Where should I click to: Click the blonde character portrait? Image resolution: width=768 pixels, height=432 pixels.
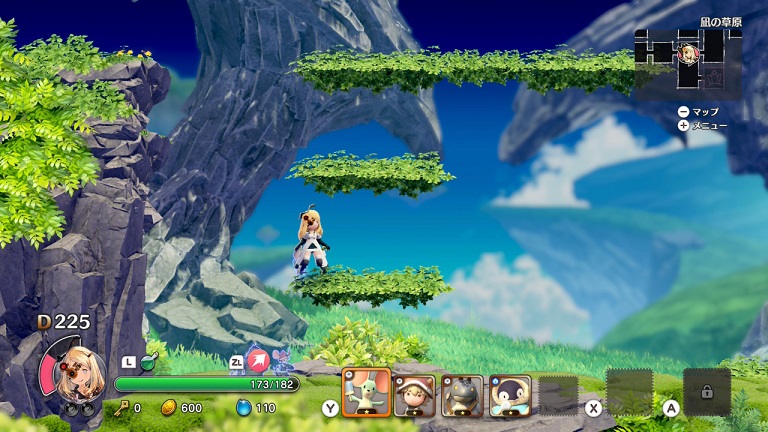tap(72, 373)
